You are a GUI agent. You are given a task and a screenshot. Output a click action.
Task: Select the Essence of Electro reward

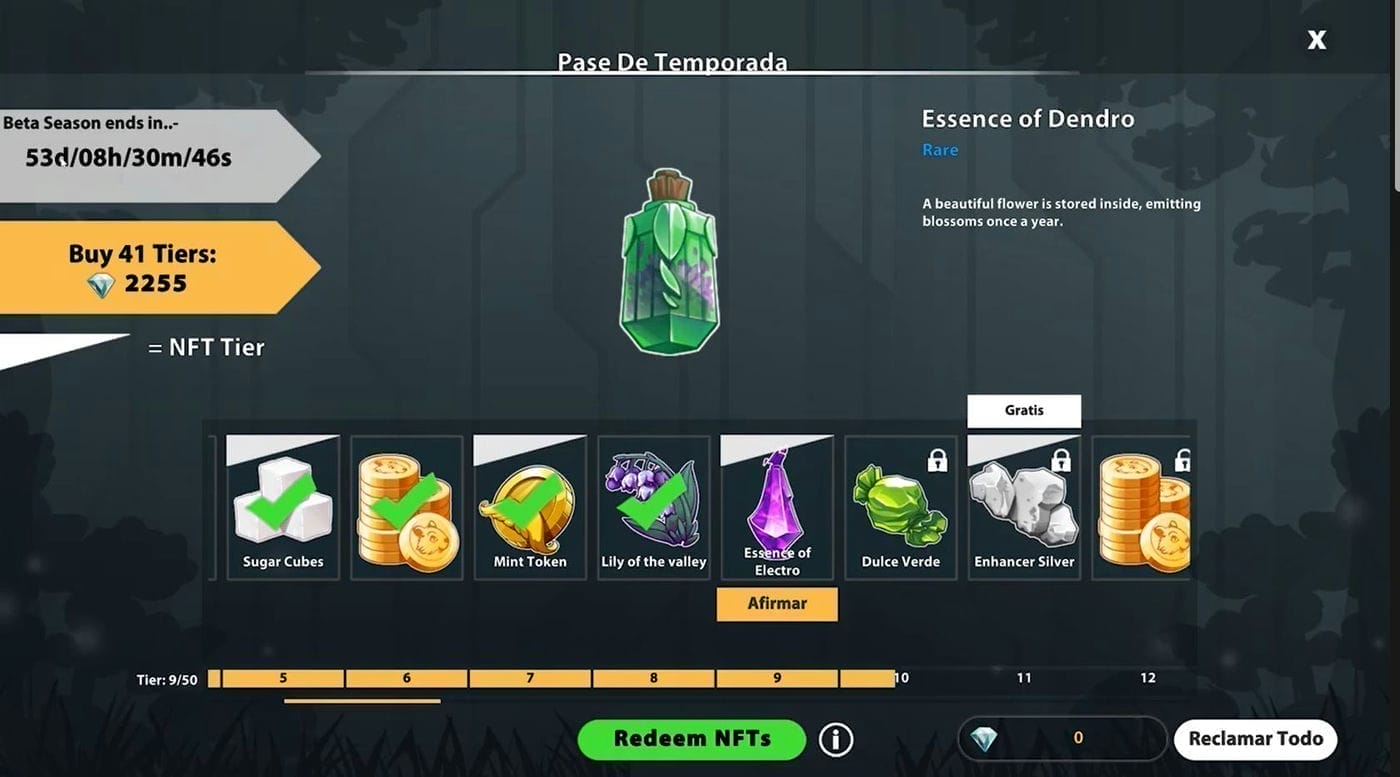point(777,507)
